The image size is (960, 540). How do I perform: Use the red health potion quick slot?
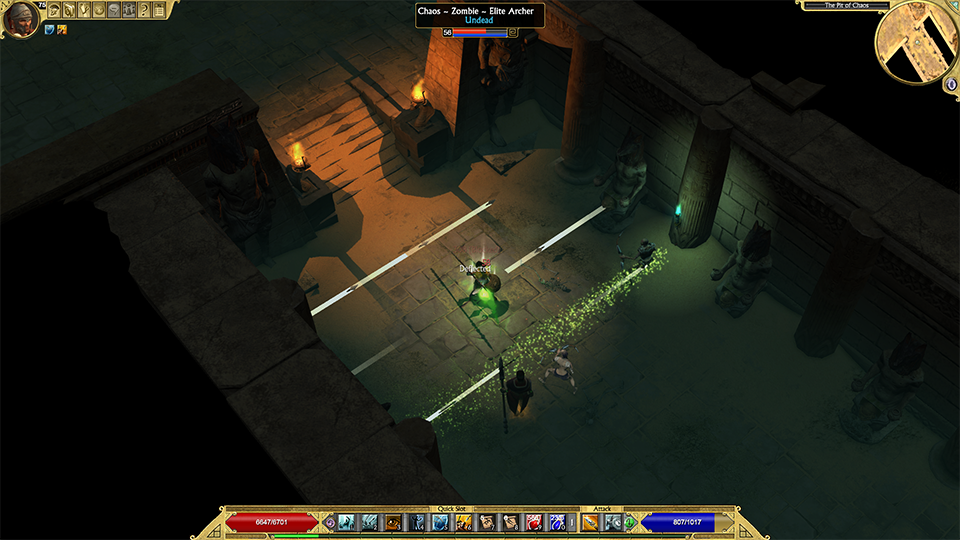pos(533,522)
